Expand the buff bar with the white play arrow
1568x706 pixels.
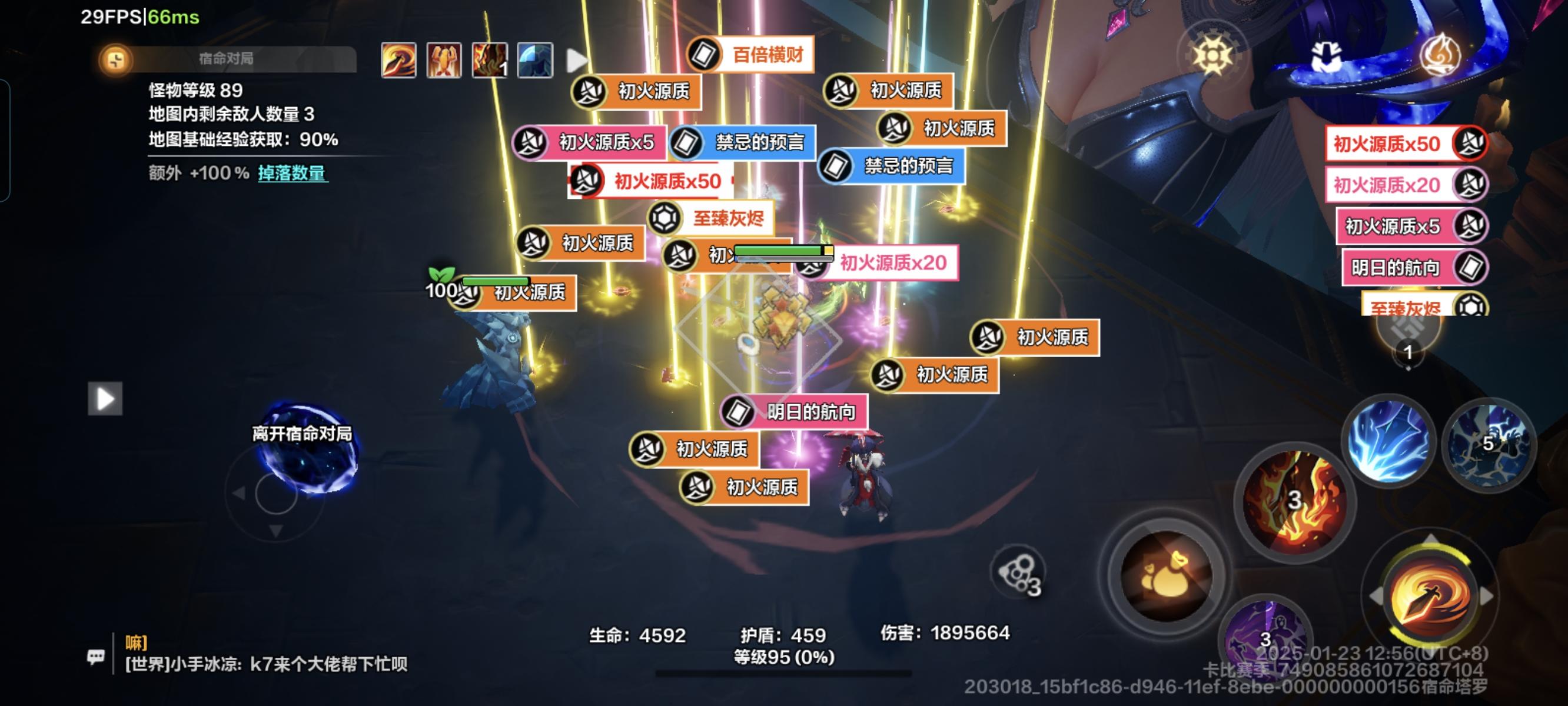point(576,59)
